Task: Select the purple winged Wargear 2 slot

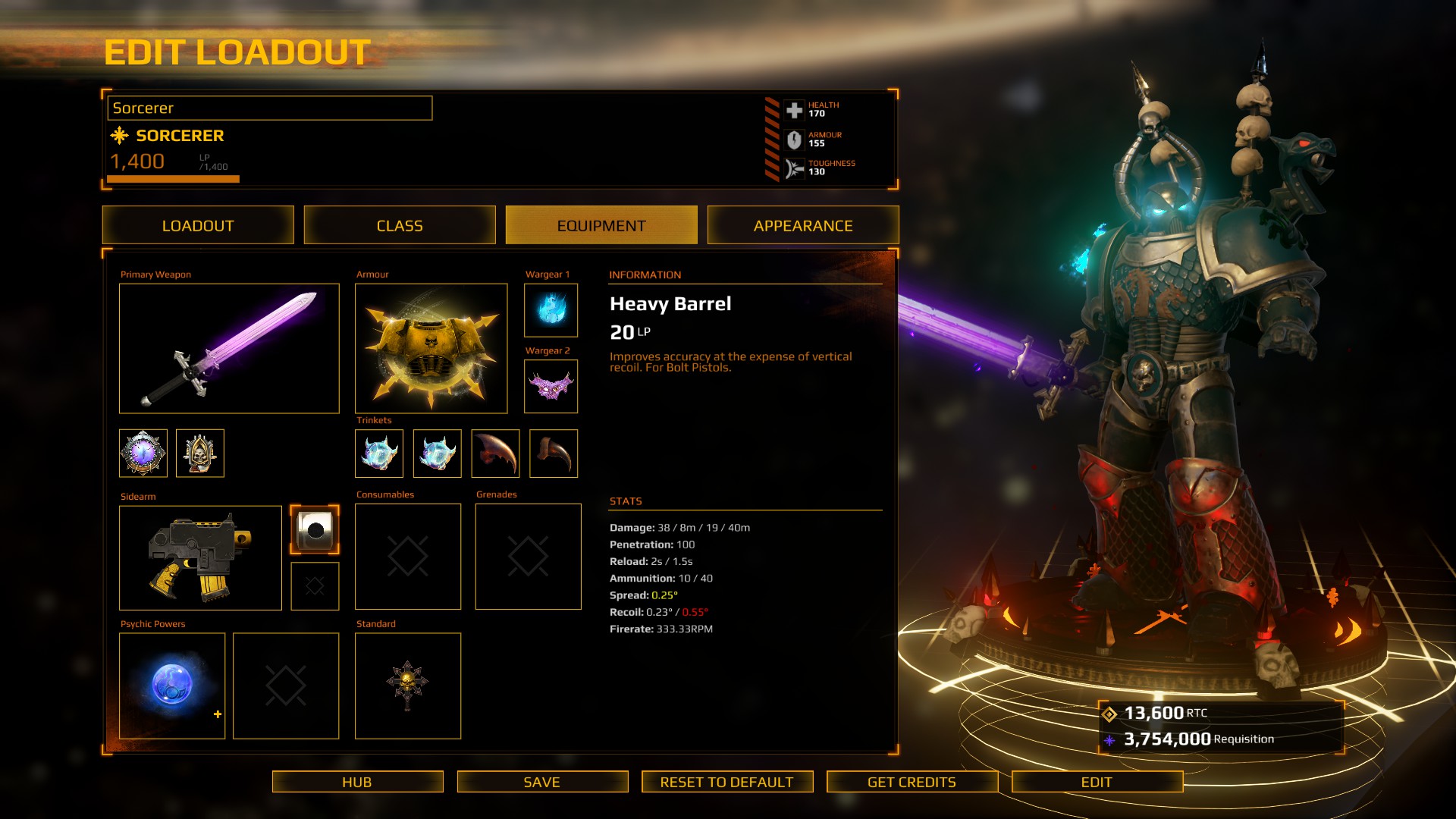Action: coord(551,386)
